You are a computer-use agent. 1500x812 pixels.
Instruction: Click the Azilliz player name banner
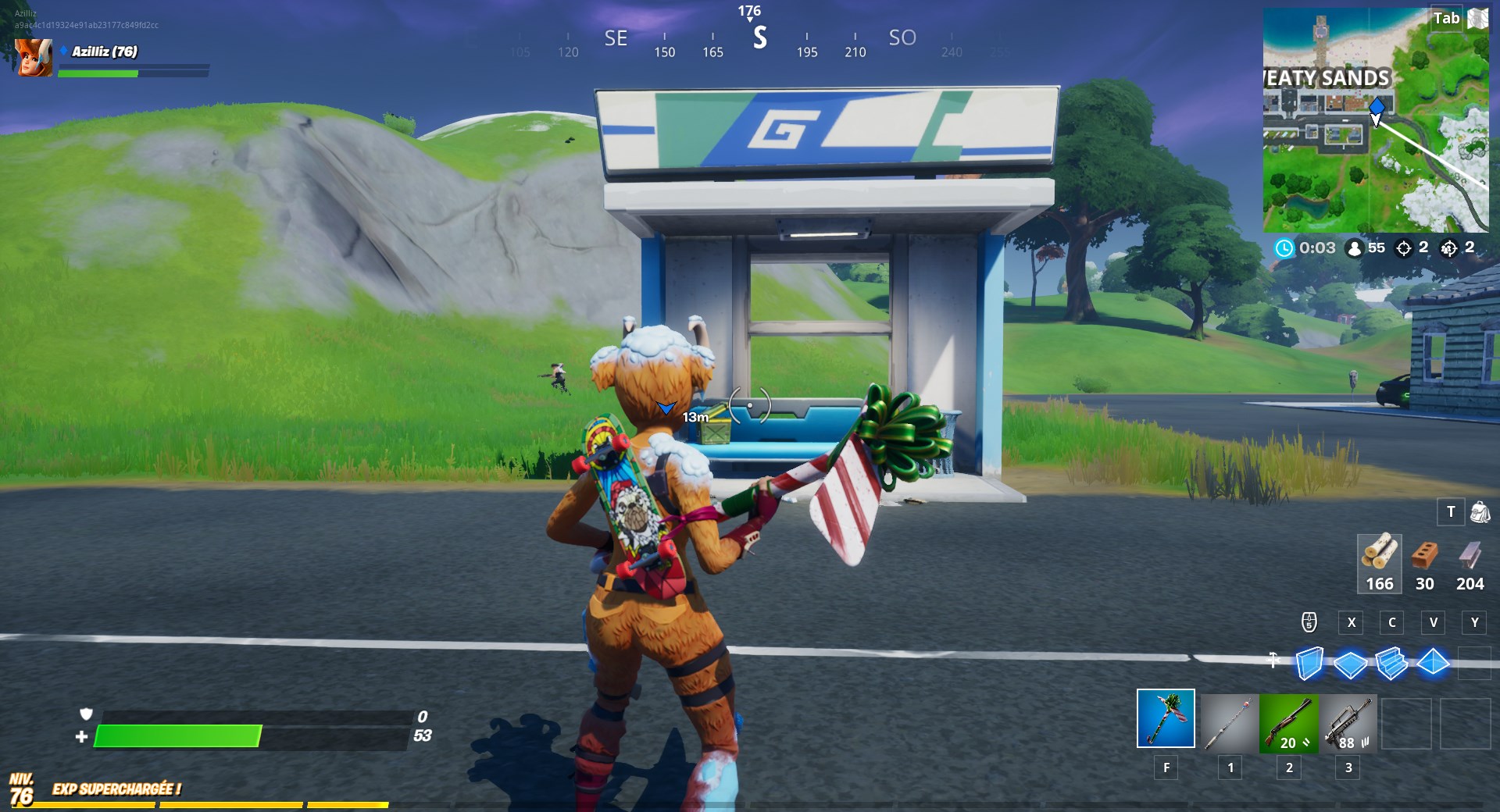(x=105, y=52)
